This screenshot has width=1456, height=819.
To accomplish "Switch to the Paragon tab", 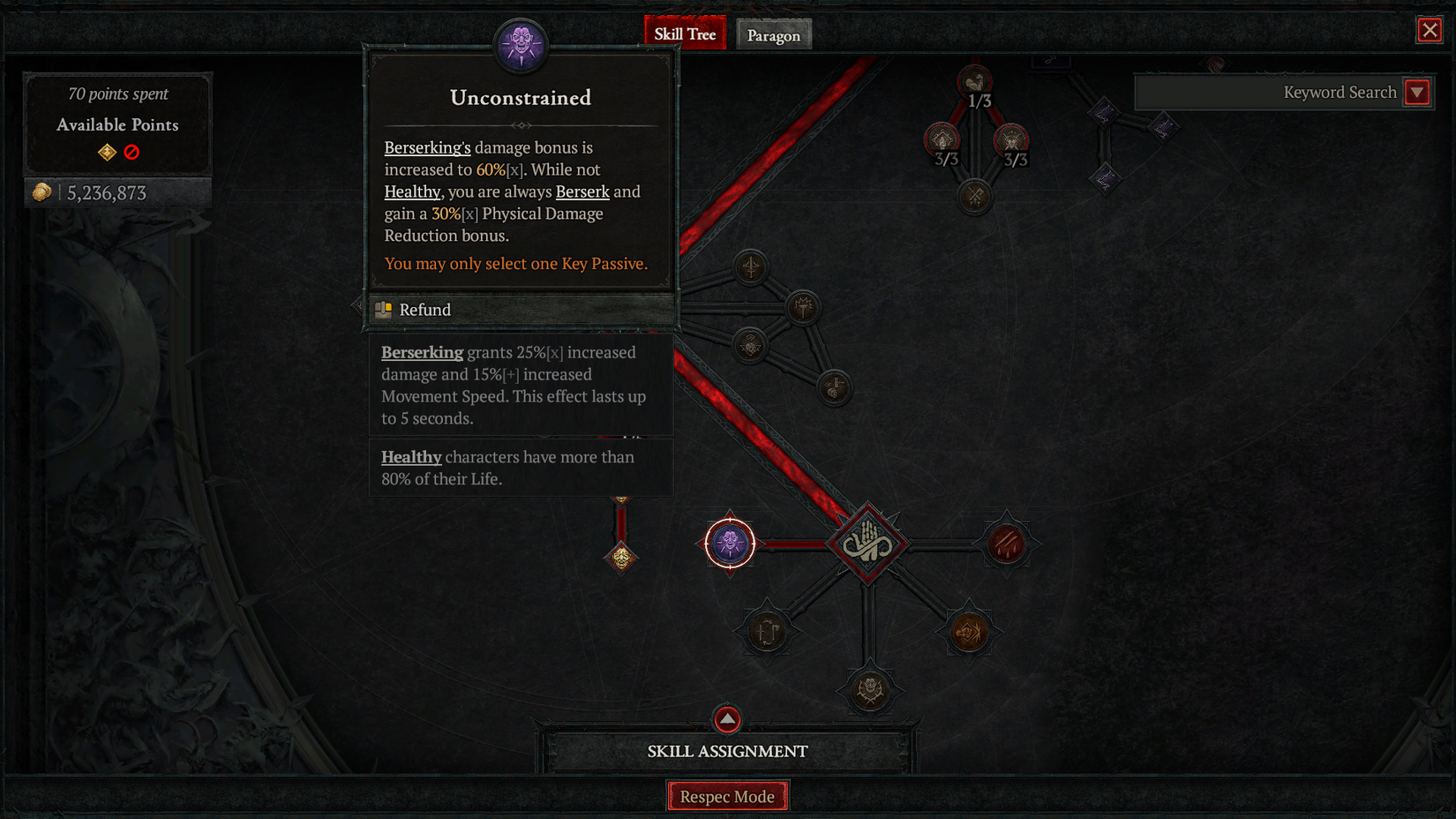I will pyautogui.click(x=774, y=34).
